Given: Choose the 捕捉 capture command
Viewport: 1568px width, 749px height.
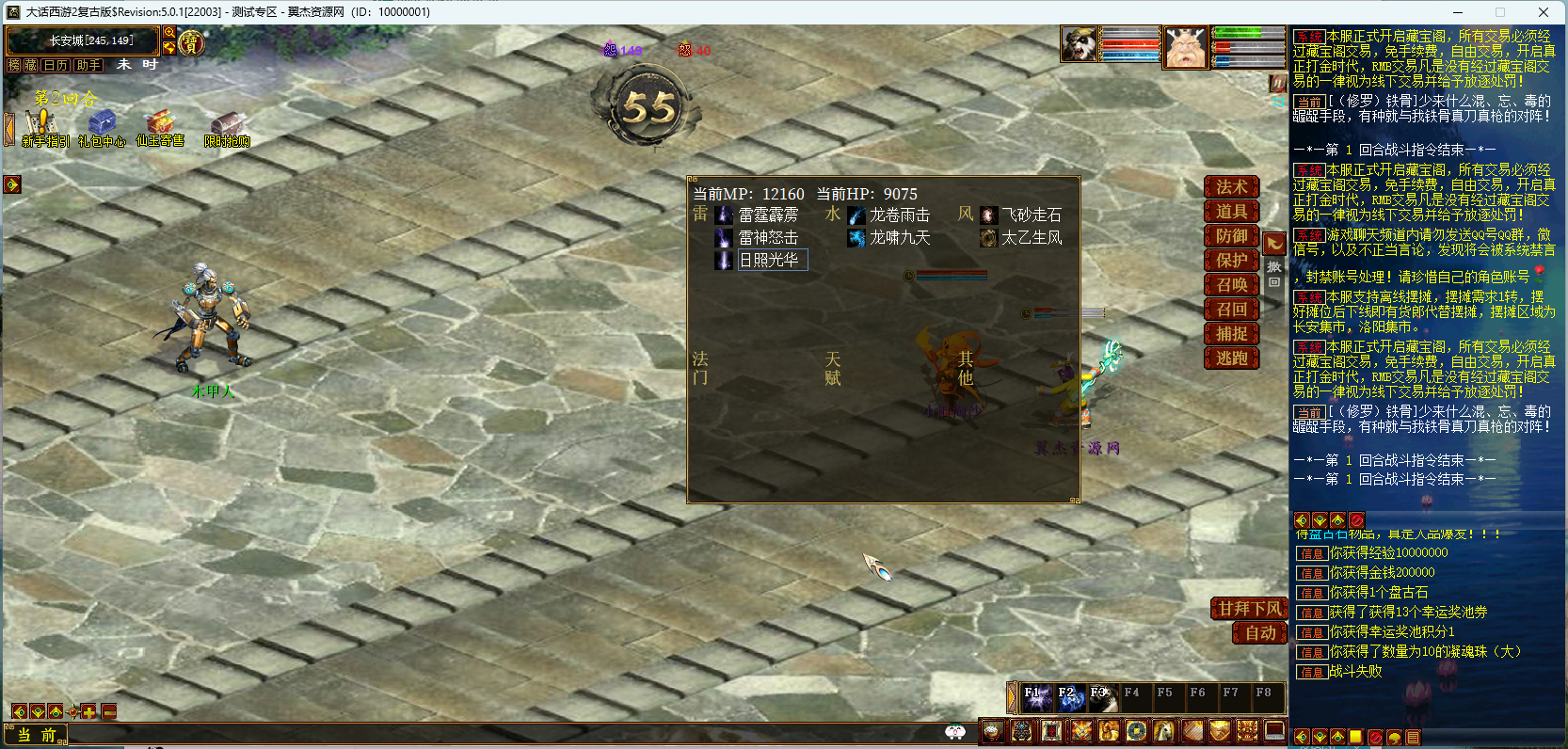Looking at the screenshot, I should point(1231,334).
